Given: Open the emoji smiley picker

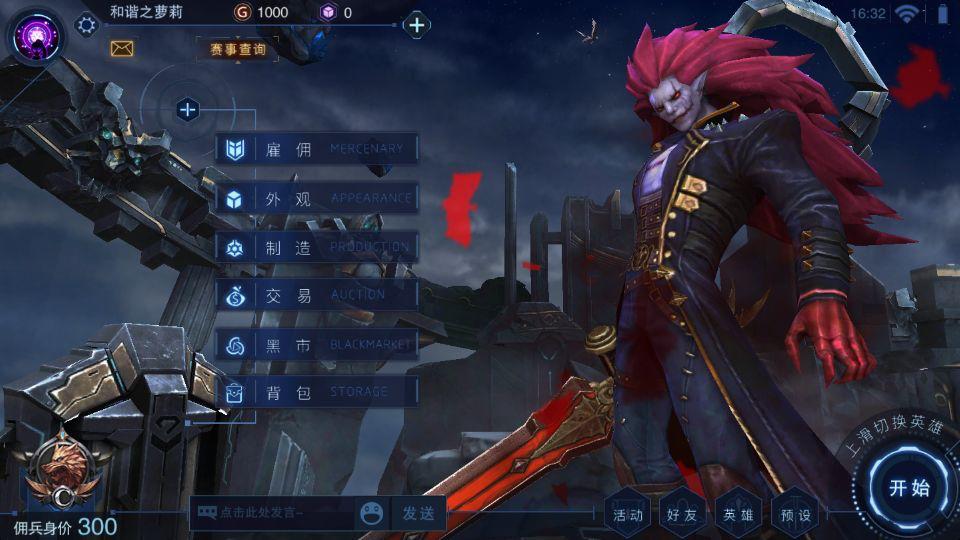Looking at the screenshot, I should [372, 513].
